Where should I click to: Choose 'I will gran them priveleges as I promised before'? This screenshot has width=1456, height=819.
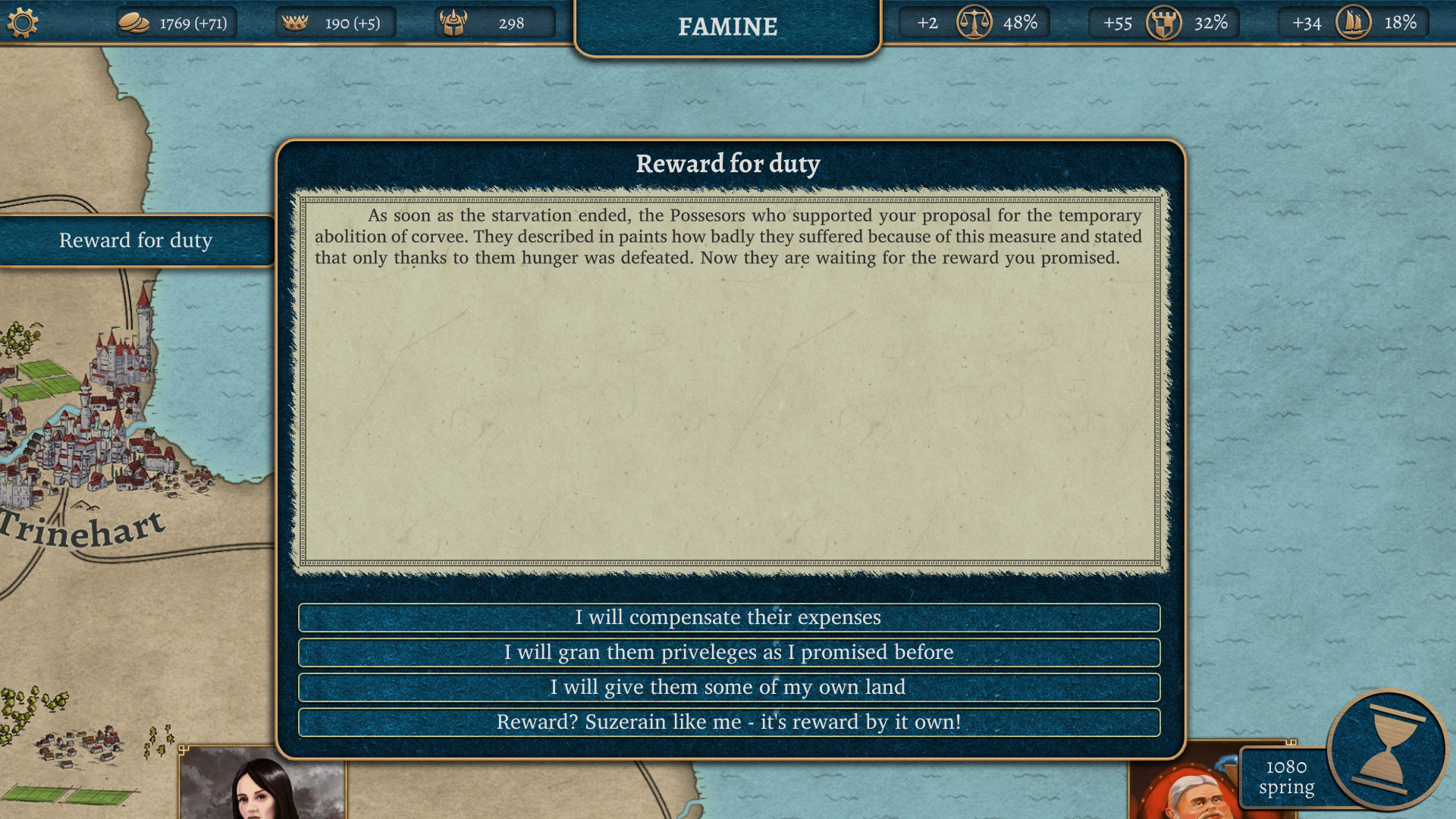(729, 652)
